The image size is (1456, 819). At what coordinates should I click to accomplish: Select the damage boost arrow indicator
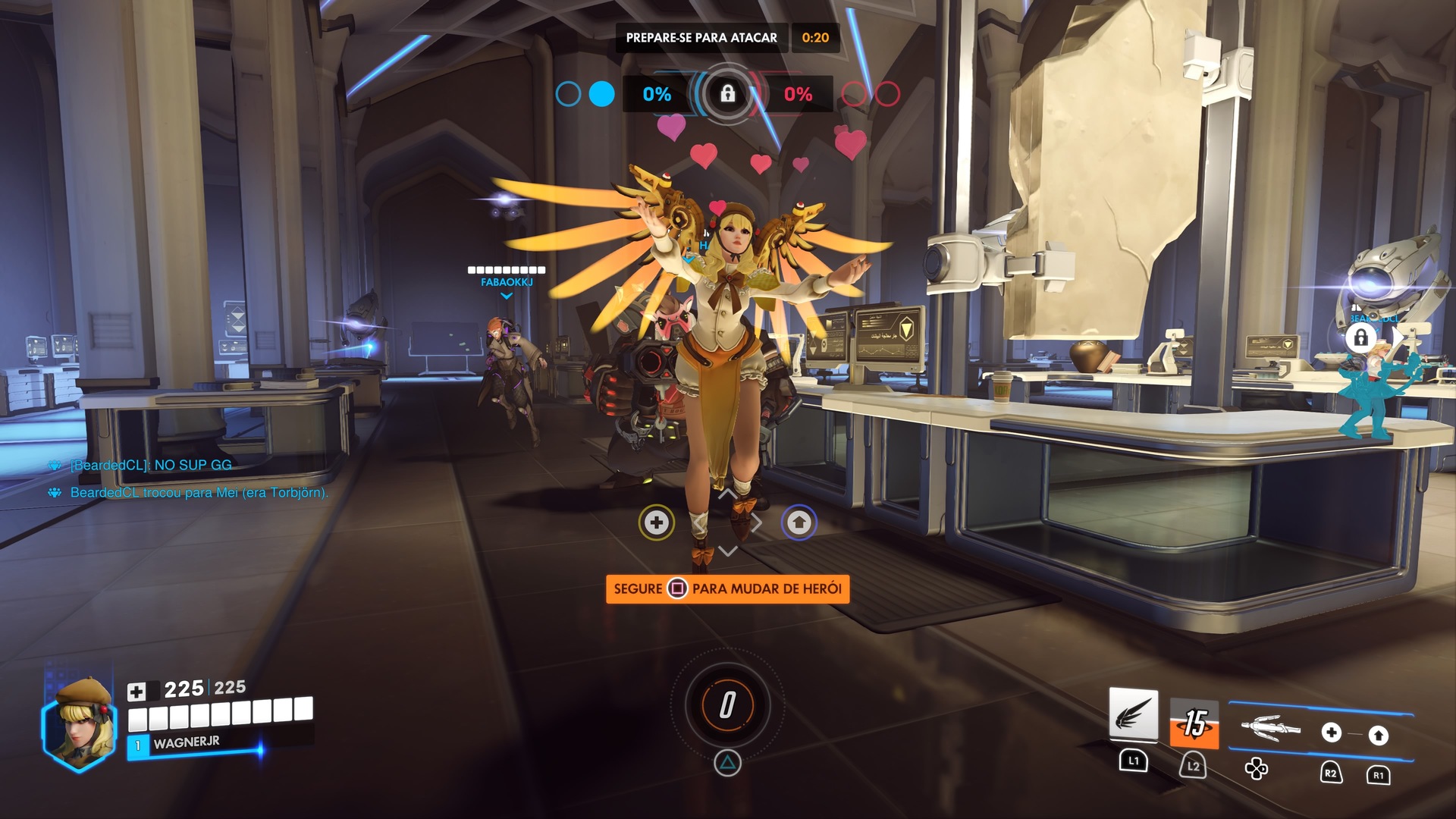(799, 522)
